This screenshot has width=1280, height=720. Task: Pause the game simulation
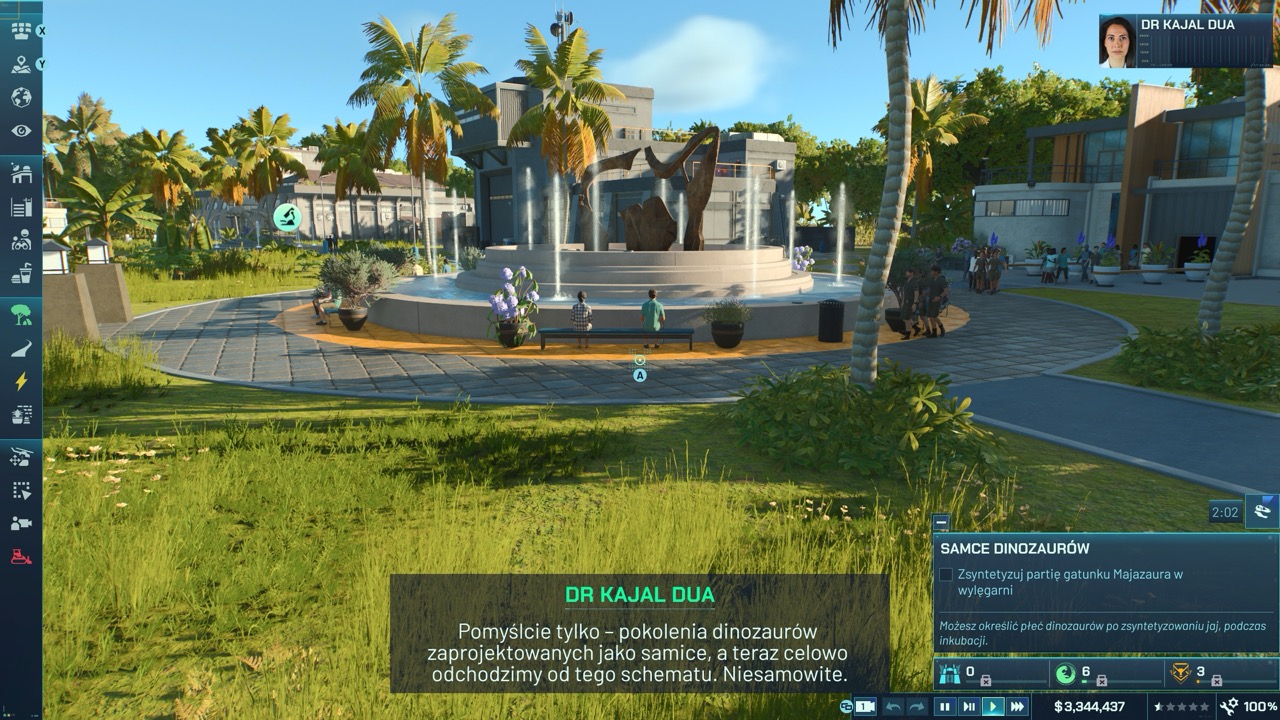point(944,707)
